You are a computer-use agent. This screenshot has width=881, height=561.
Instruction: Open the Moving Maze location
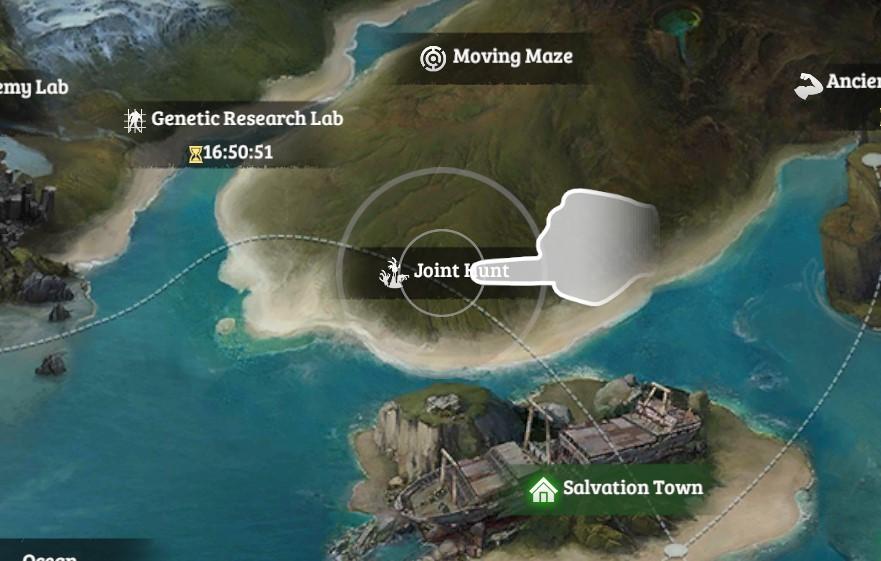click(x=497, y=57)
